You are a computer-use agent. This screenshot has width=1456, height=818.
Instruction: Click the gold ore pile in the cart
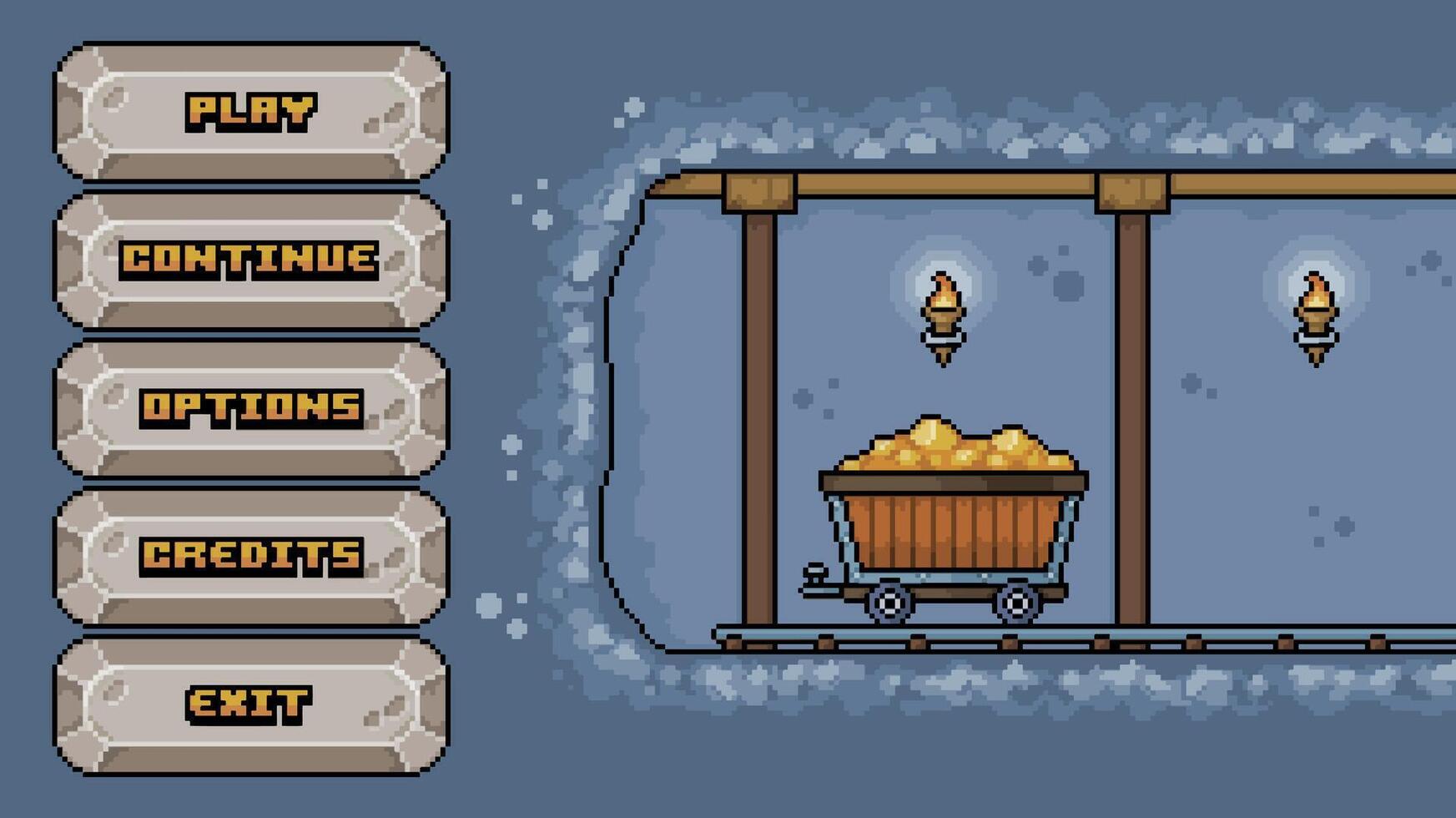[951, 447]
